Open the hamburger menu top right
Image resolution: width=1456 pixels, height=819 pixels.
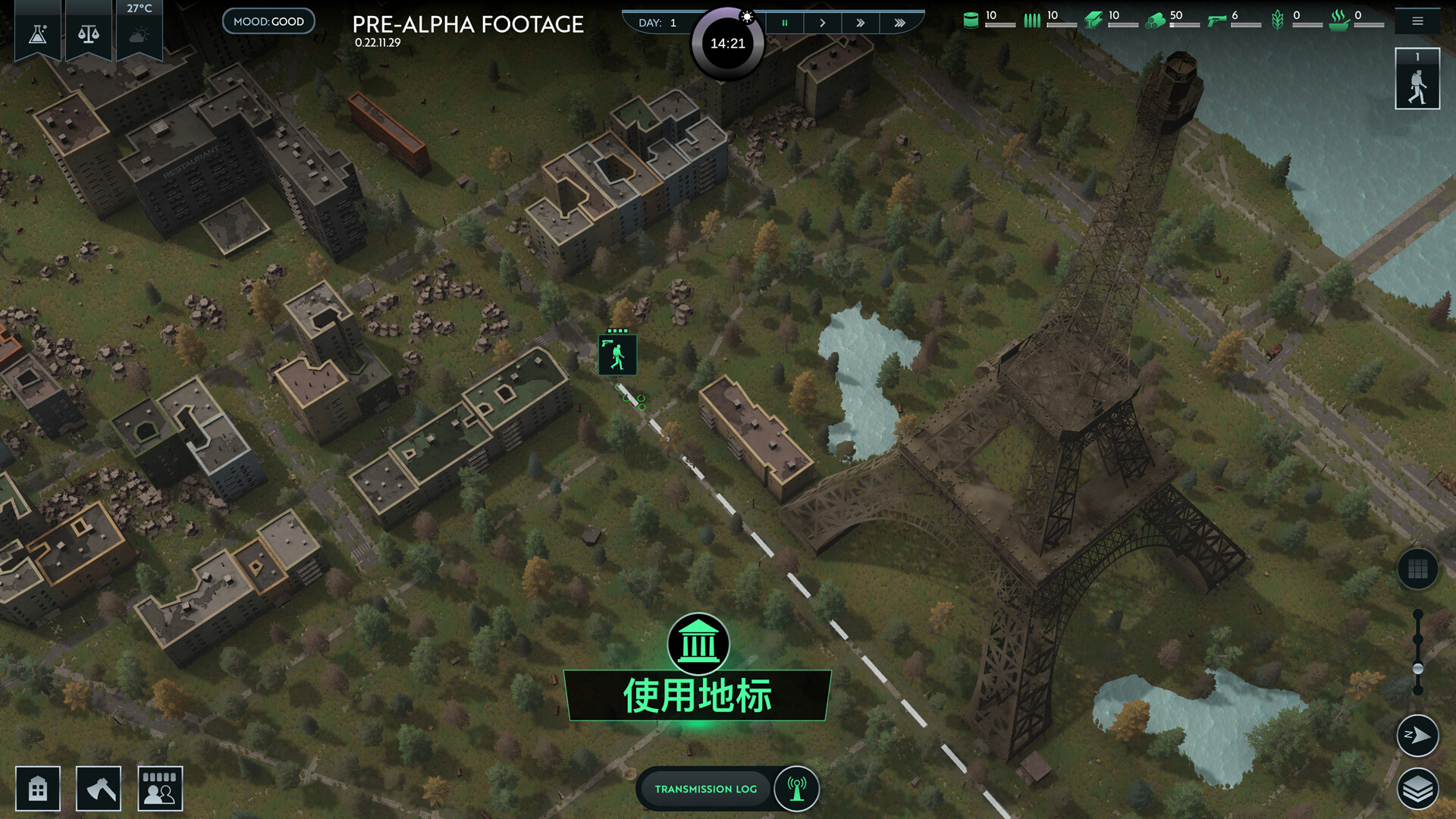[1417, 21]
